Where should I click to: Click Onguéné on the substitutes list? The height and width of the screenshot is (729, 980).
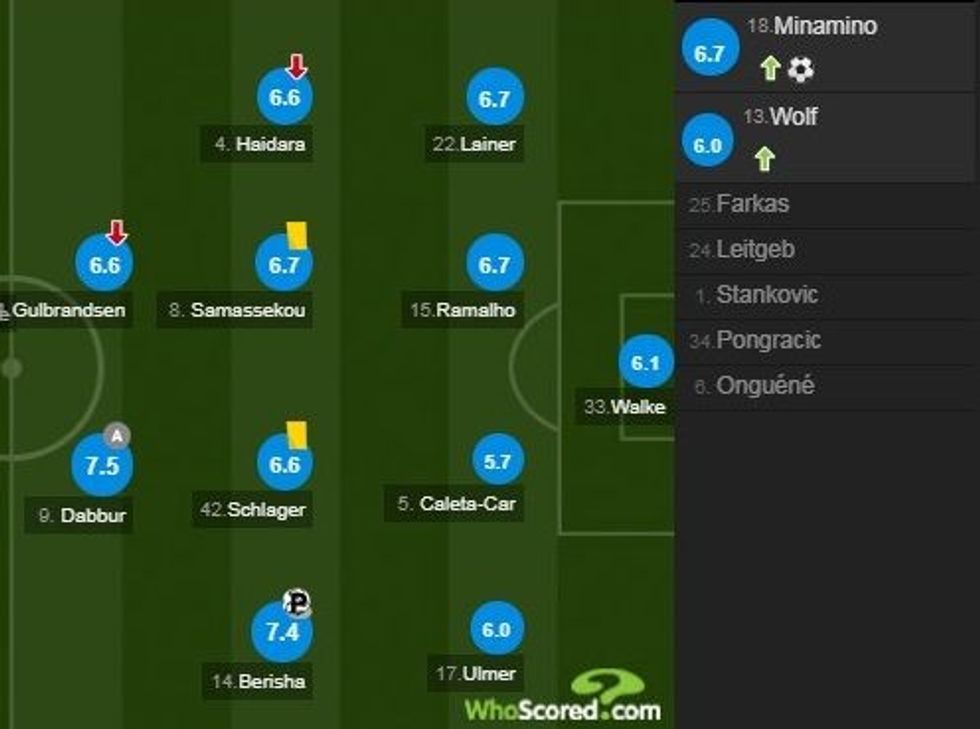[x=765, y=386]
